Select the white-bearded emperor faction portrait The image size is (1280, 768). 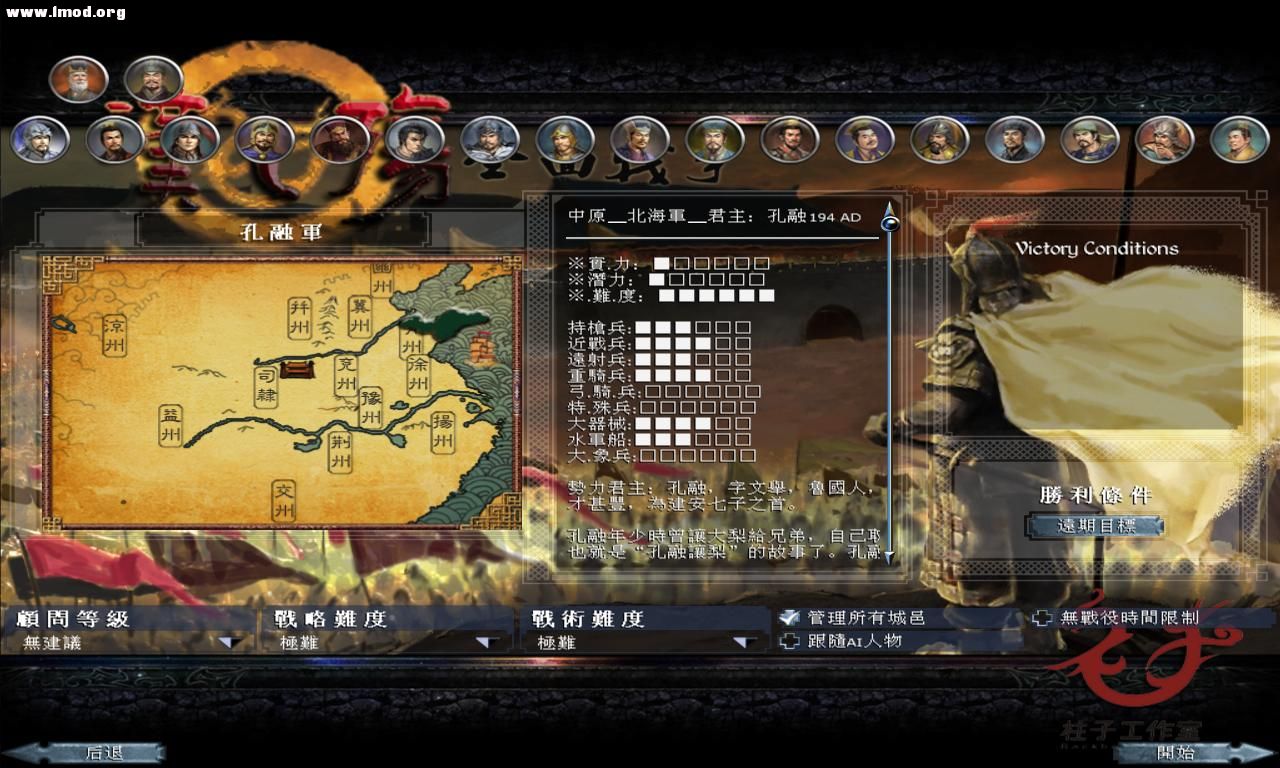(x=79, y=78)
